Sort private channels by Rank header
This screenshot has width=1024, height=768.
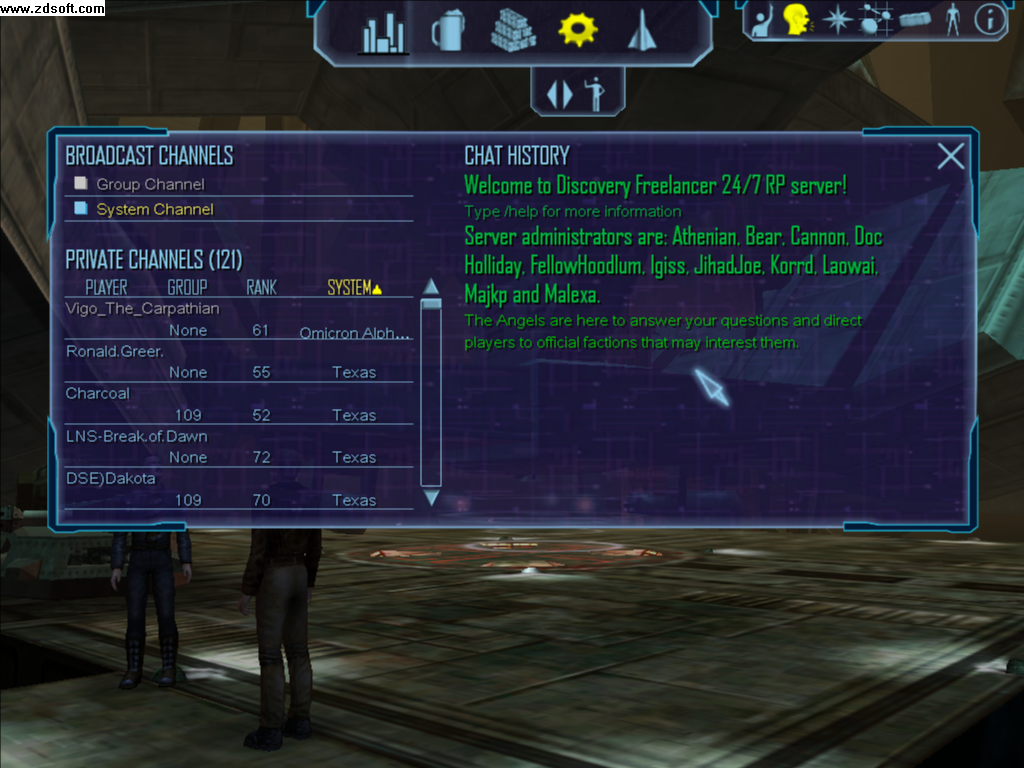pyautogui.click(x=261, y=288)
